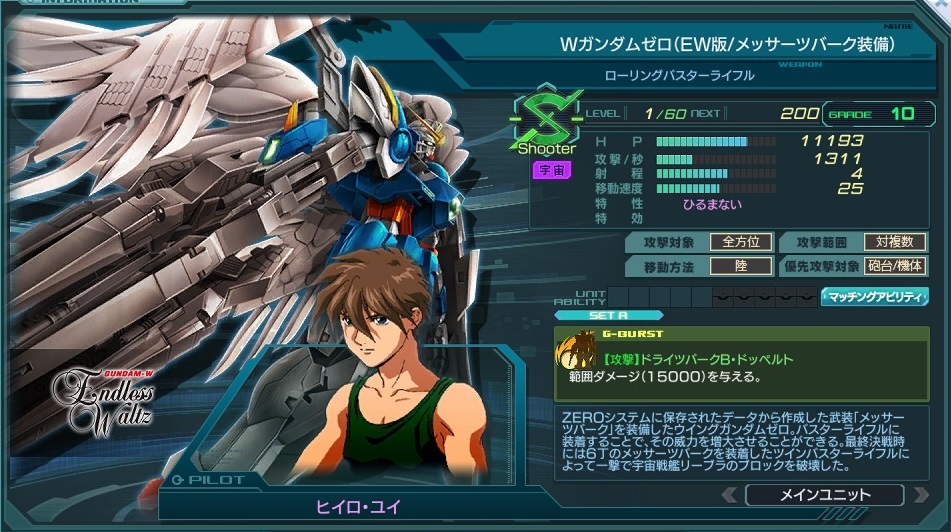Click the left arrow beside メインユニット
This screenshot has width=951, height=532.
730,495
